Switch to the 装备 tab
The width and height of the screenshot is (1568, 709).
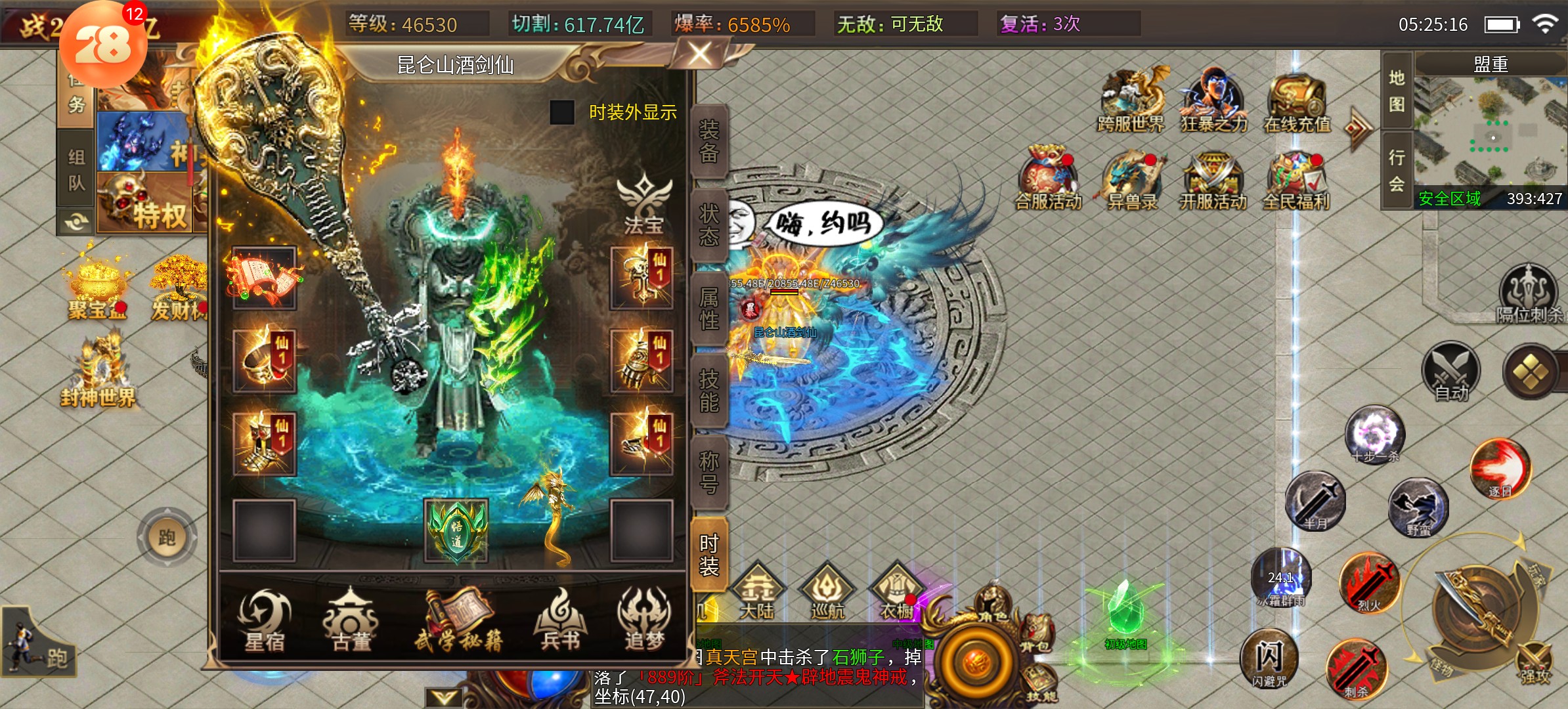pos(709,141)
